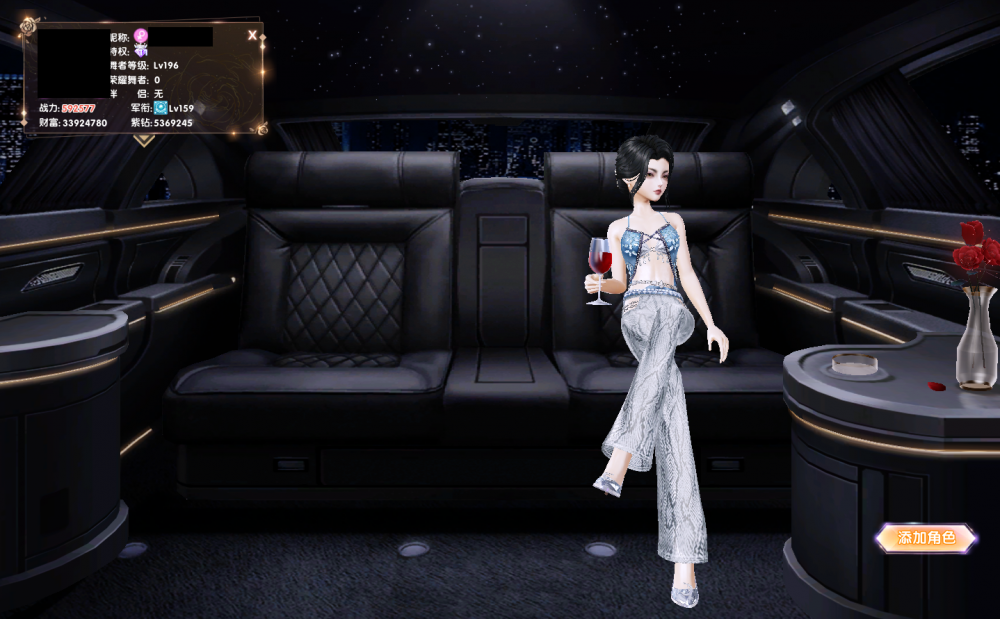Screen dimensions: 1000x619
Task: Click the purple diamond privilege icon
Action: tap(142, 50)
